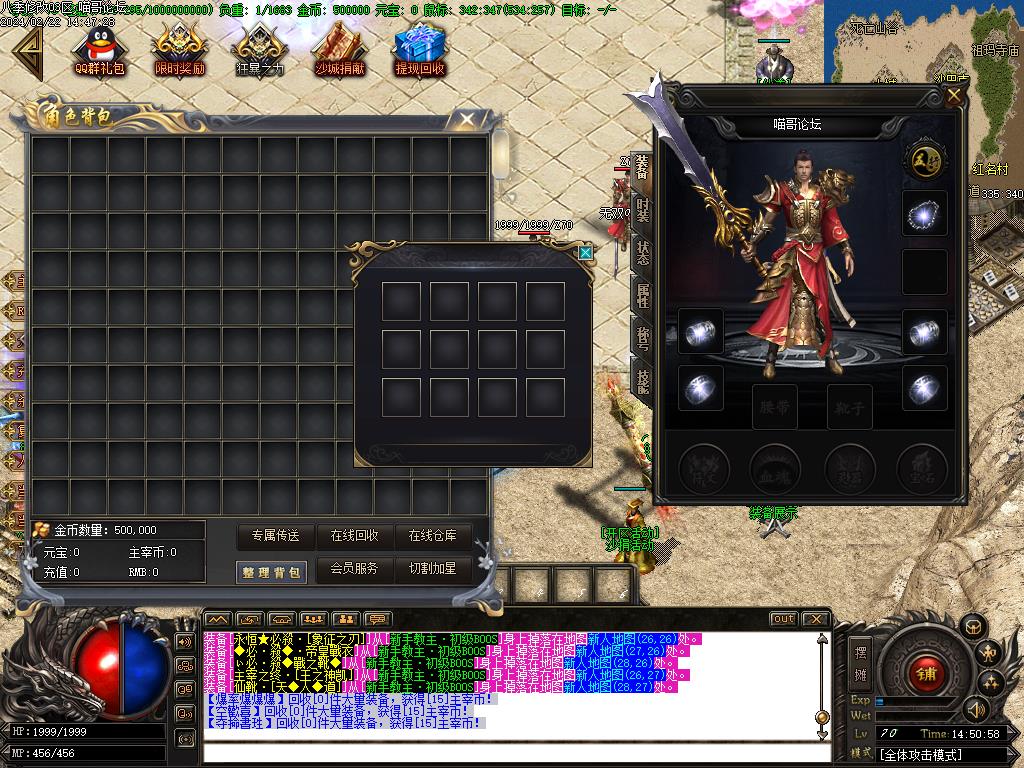1024x768 pixels.
Task: Open the 提现回收 blue gift box icon
Action: pos(420,49)
